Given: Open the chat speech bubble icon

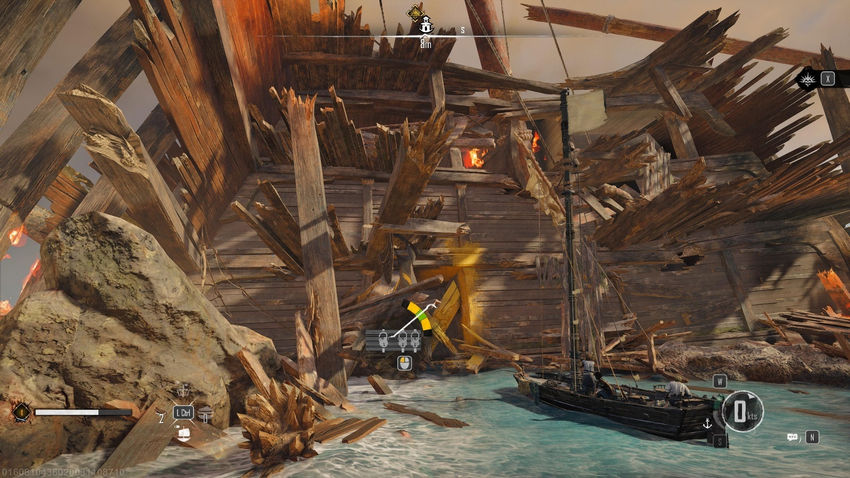Looking at the screenshot, I should click(x=792, y=437).
